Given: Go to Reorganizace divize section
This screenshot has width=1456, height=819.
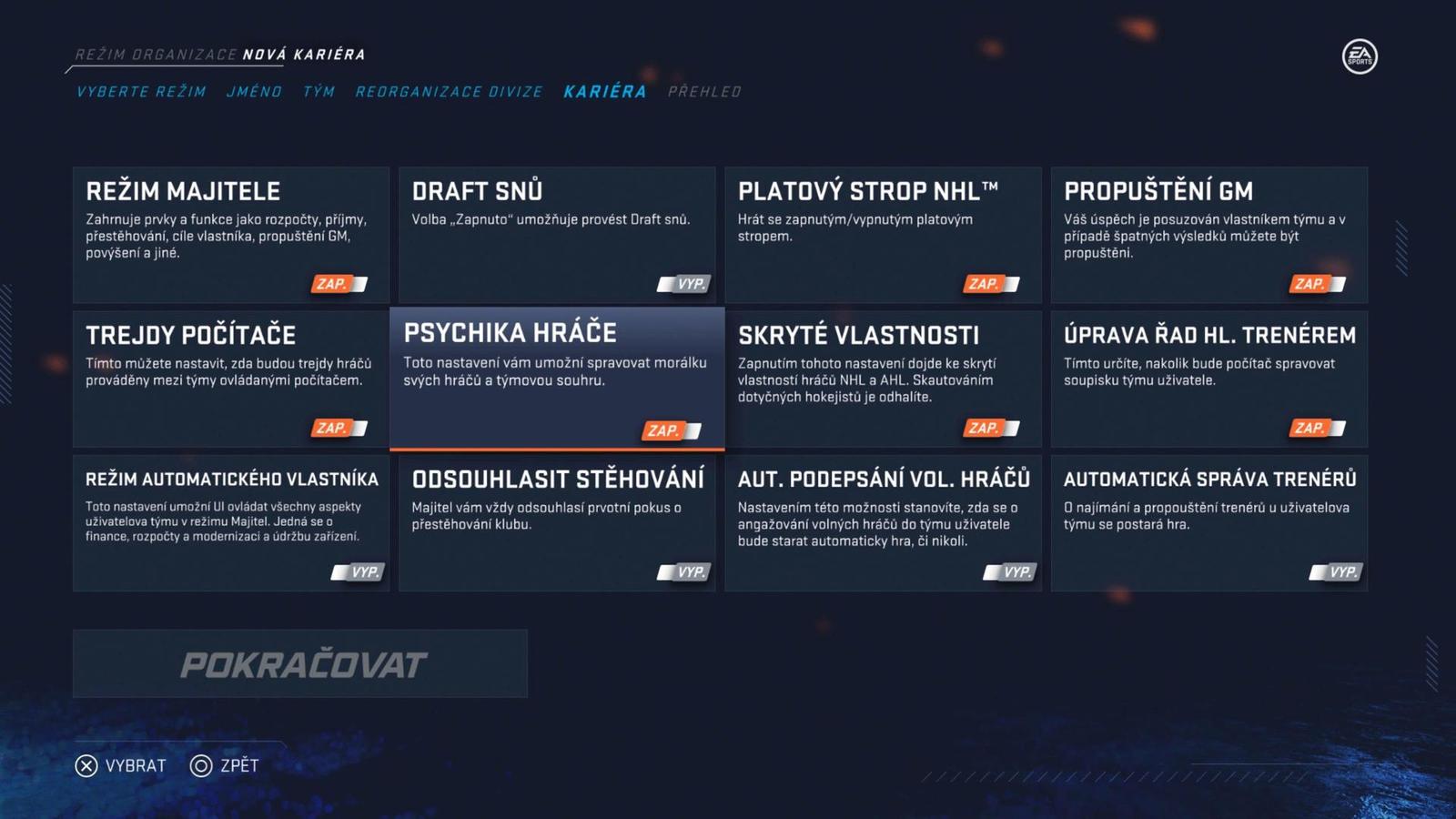Looking at the screenshot, I should pos(449,91).
